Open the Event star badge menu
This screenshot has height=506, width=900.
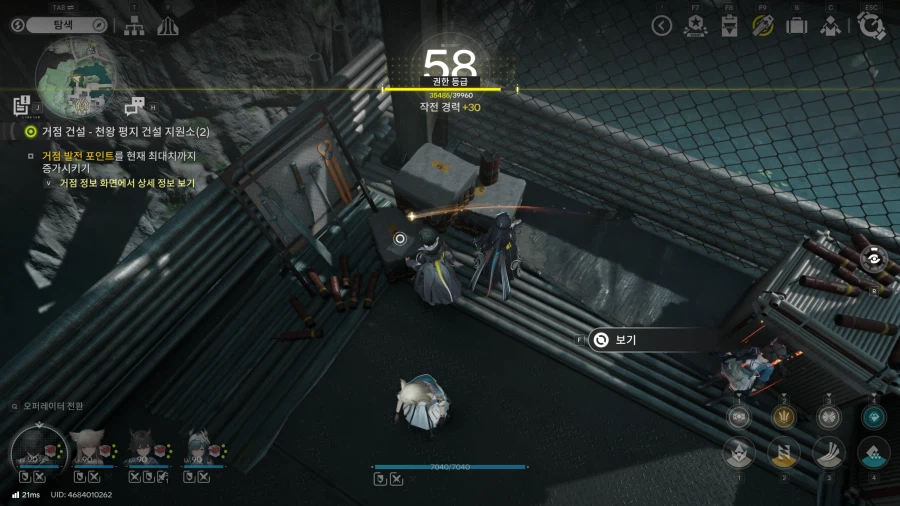pos(695,26)
